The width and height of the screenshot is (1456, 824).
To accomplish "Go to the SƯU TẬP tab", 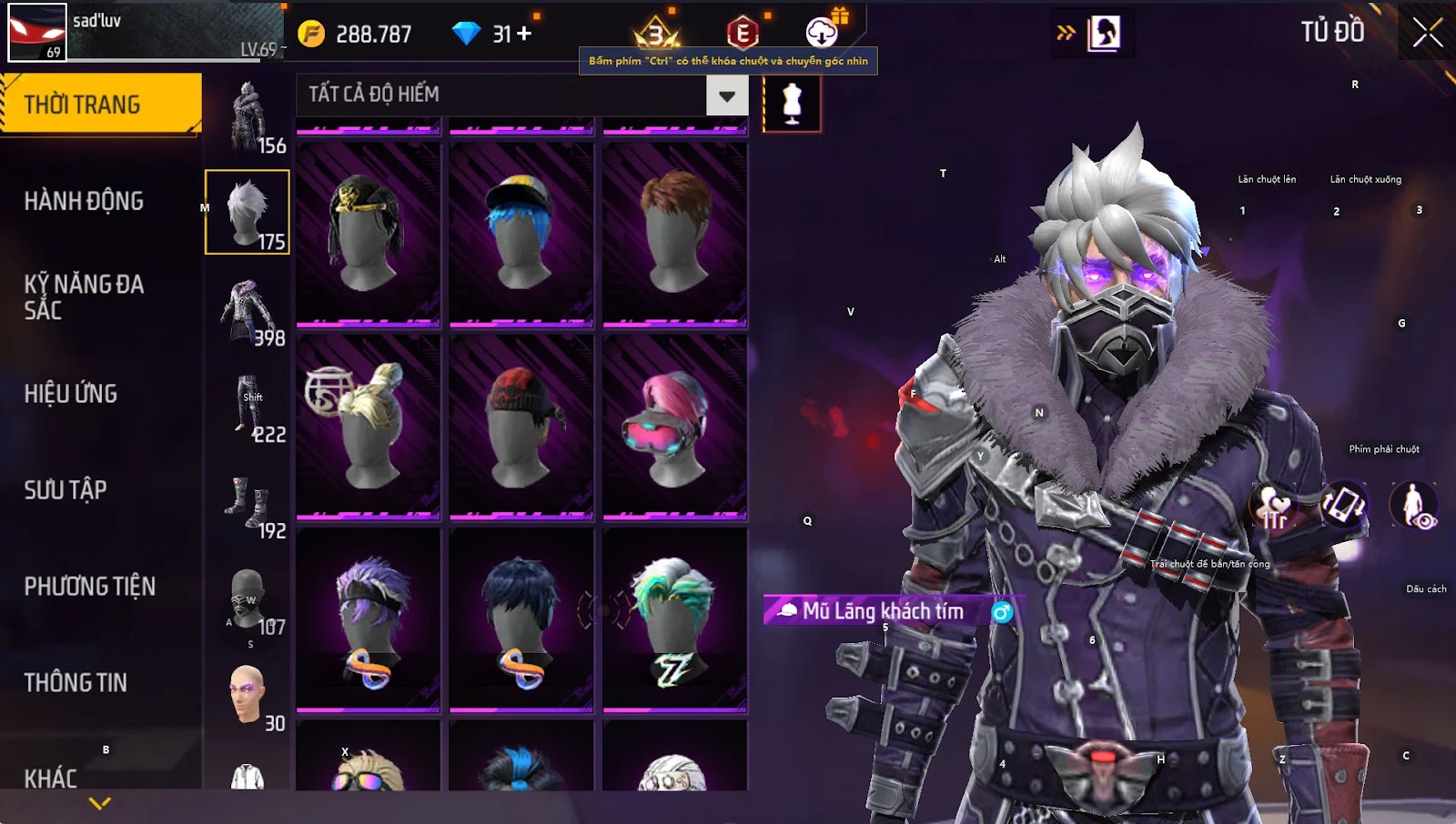I will click(x=66, y=490).
